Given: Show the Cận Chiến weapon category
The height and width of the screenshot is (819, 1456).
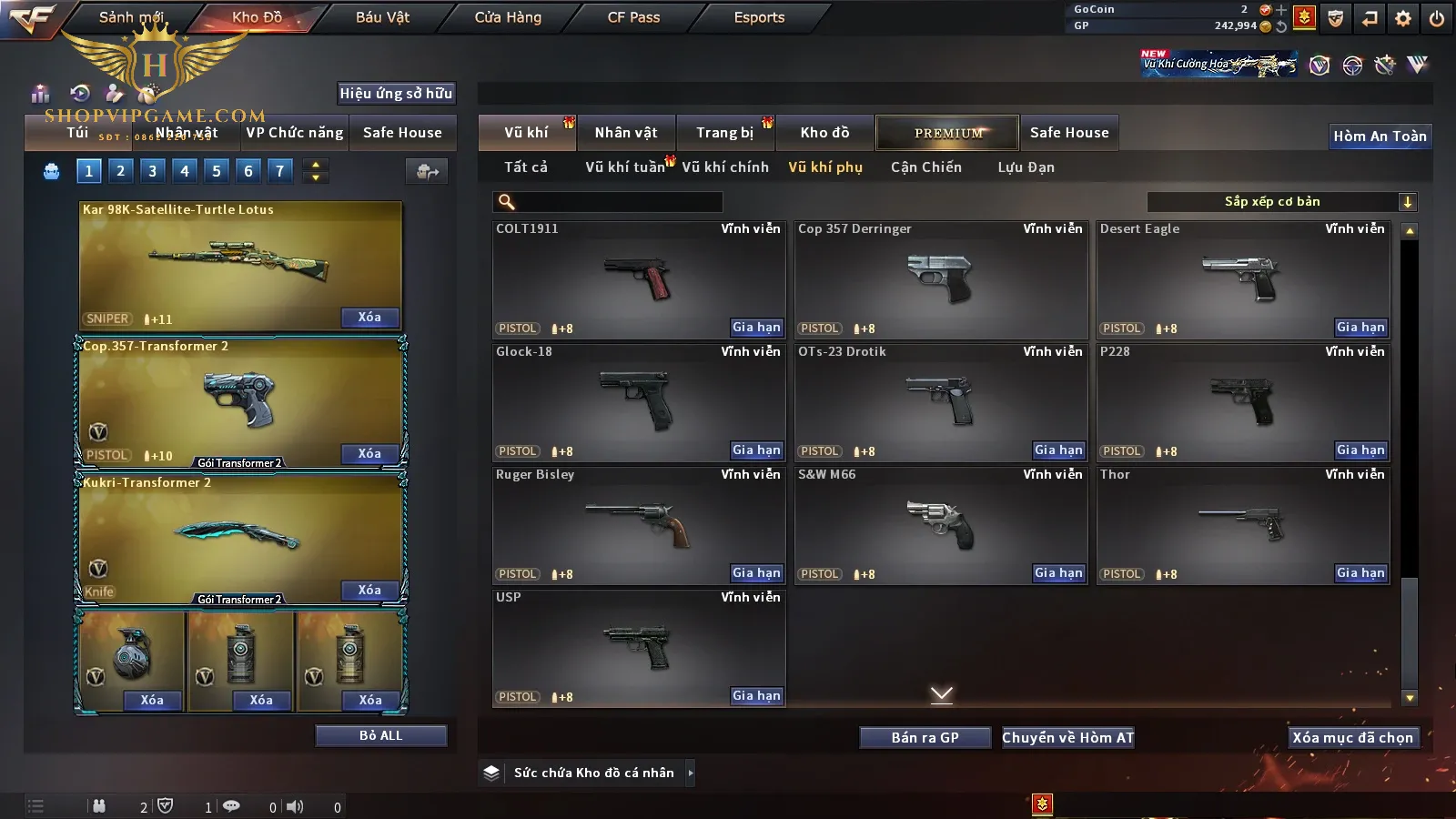Looking at the screenshot, I should pyautogui.click(x=925, y=167).
